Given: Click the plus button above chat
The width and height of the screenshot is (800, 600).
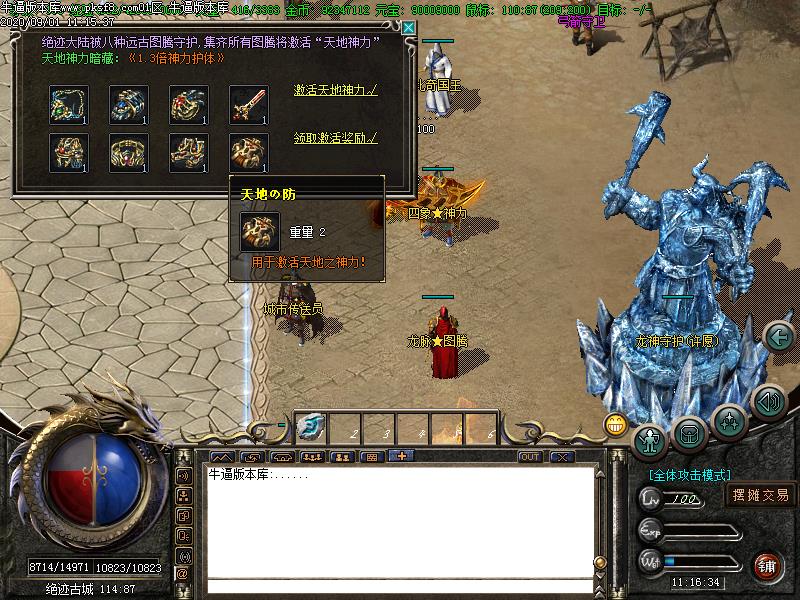Looking at the screenshot, I should pyautogui.click(x=402, y=457).
